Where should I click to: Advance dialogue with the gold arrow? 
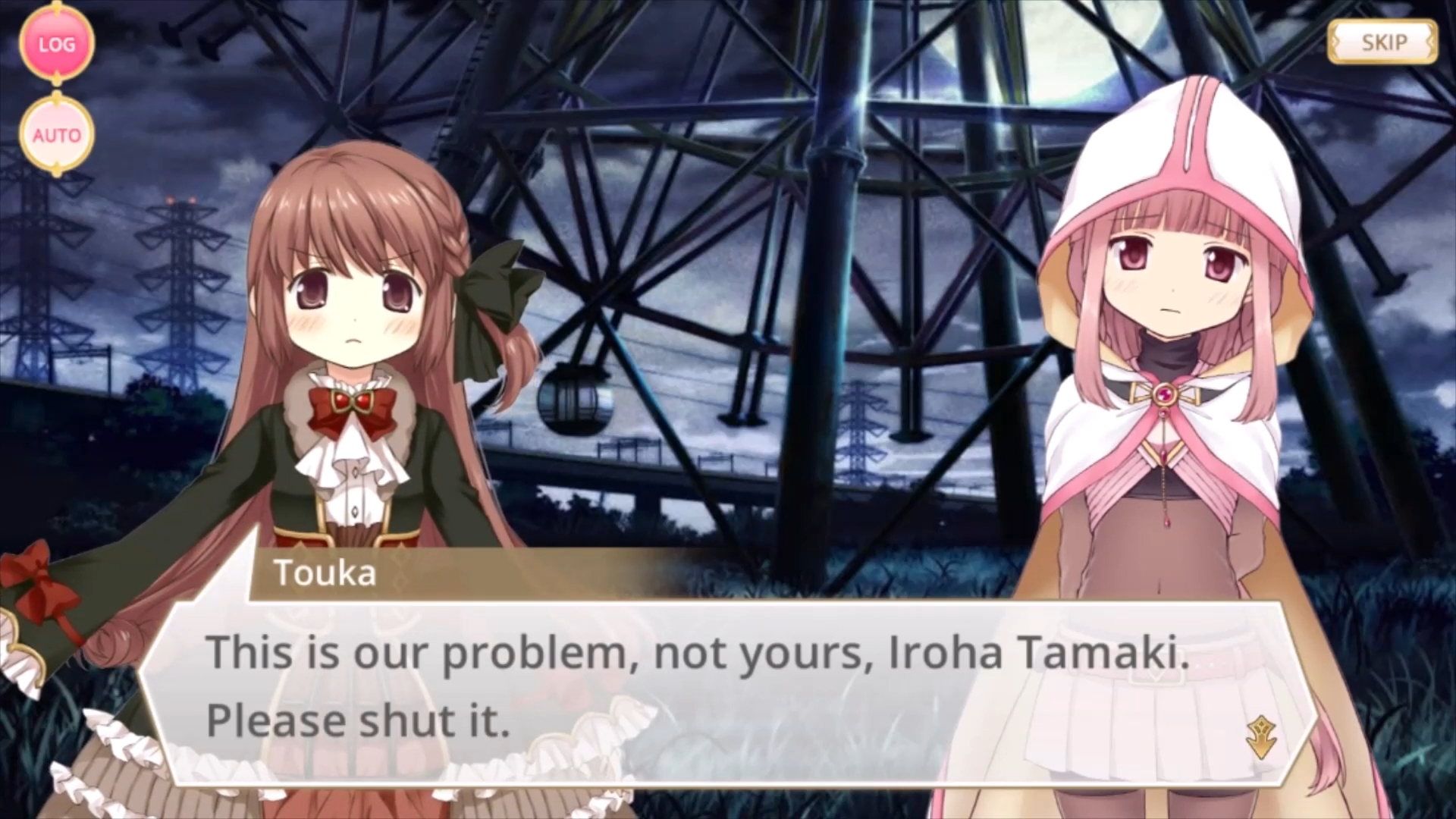[1260, 736]
